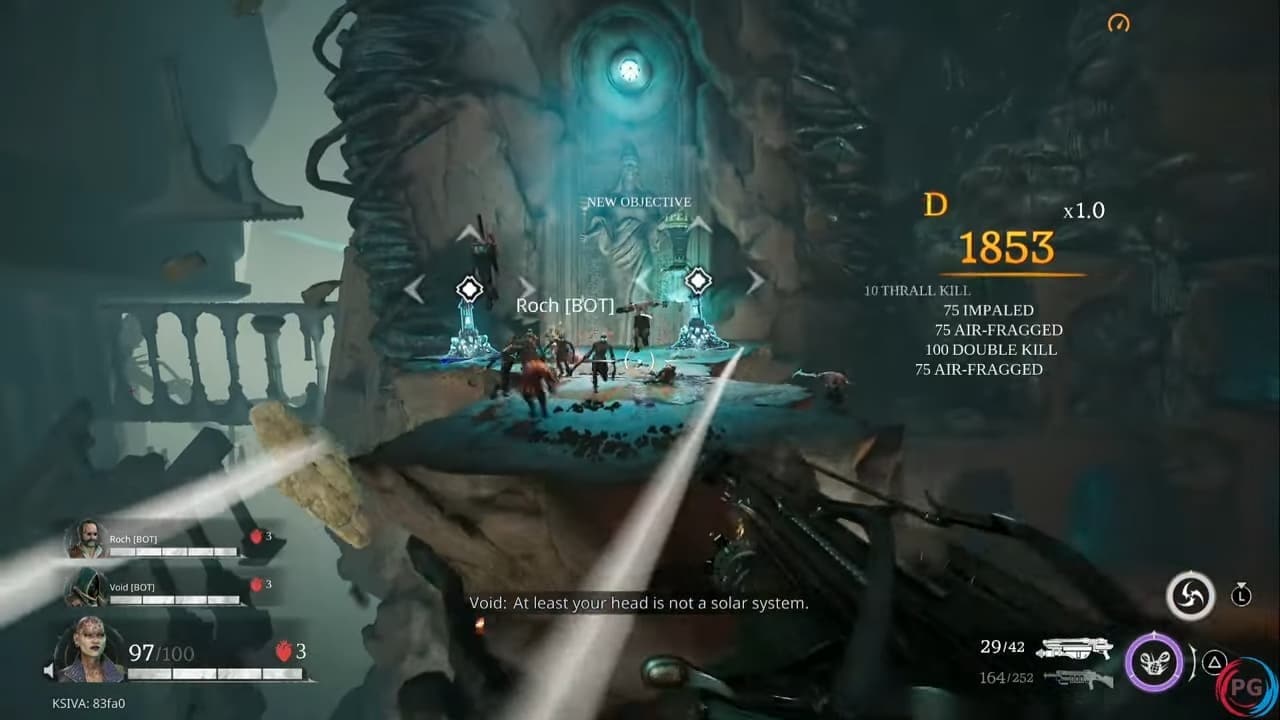Click the right diamond objective marker
1280x720 pixels.
coord(697,281)
